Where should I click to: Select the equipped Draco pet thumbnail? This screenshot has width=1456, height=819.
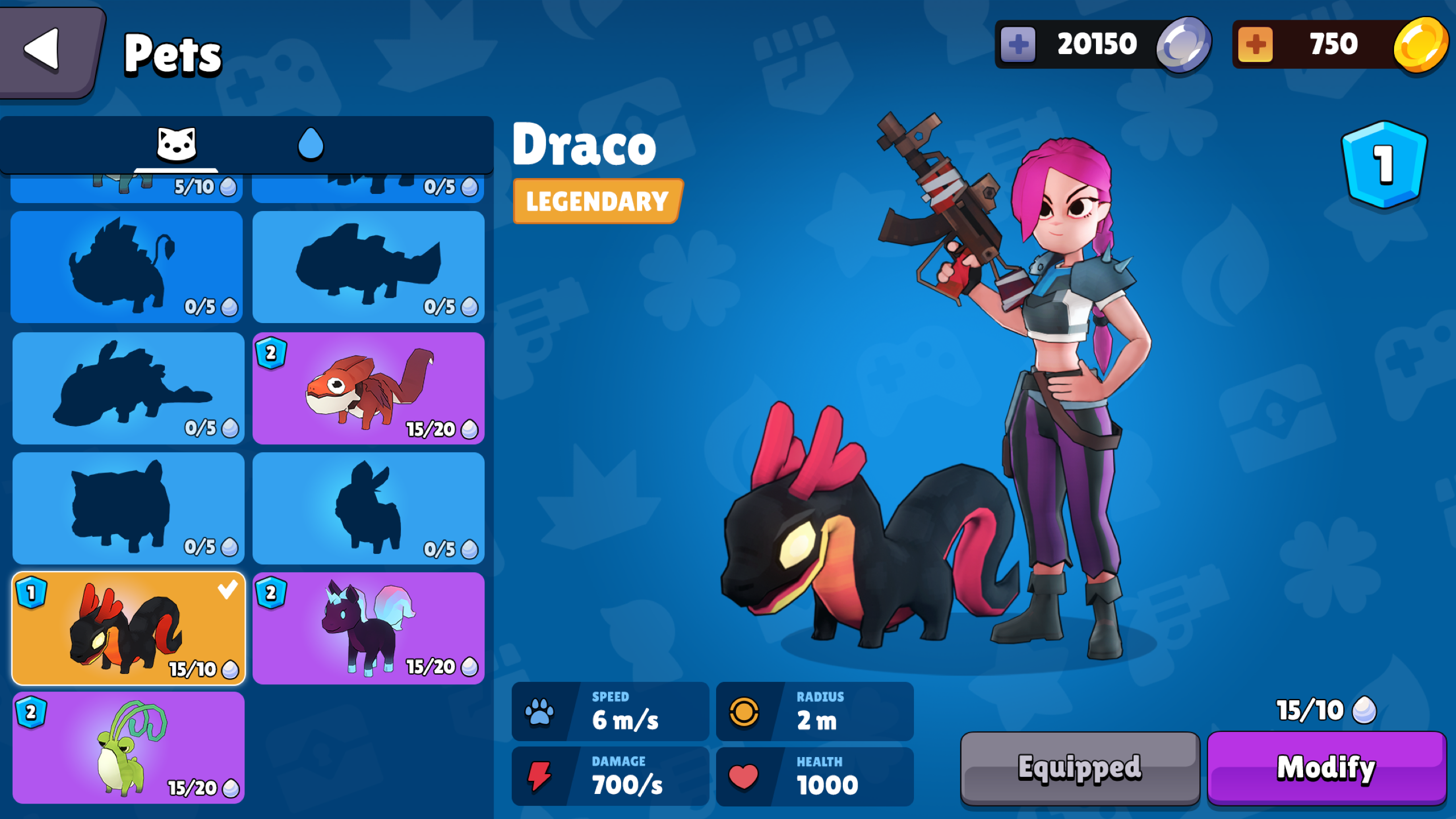(x=126, y=628)
